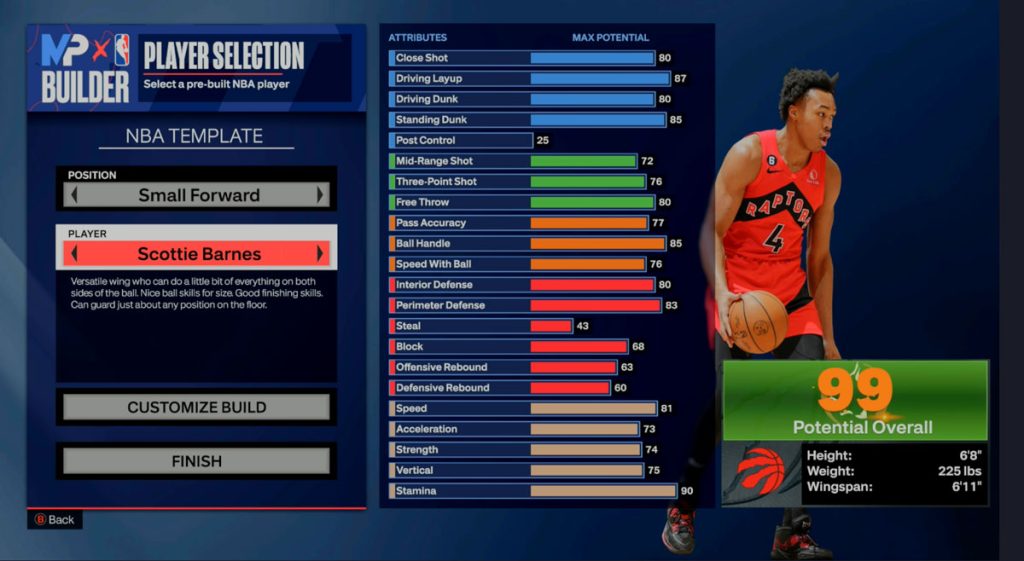Click the 99 Potential Overall panel

click(855, 401)
